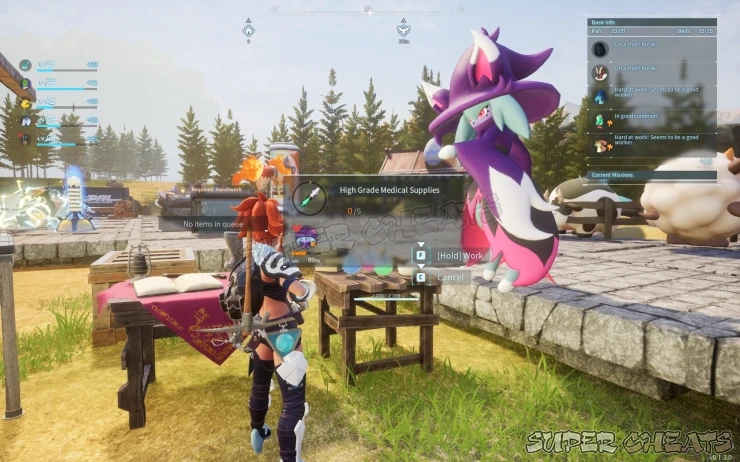Select the black pal on a short break

click(600, 49)
